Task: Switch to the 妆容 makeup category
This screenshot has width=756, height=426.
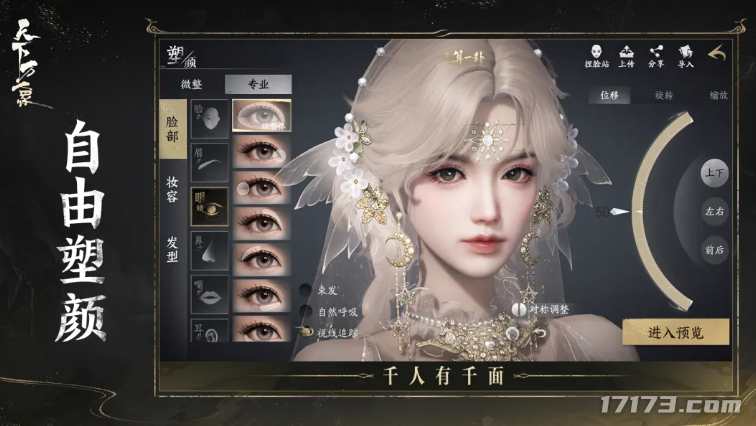Action: pos(173,187)
